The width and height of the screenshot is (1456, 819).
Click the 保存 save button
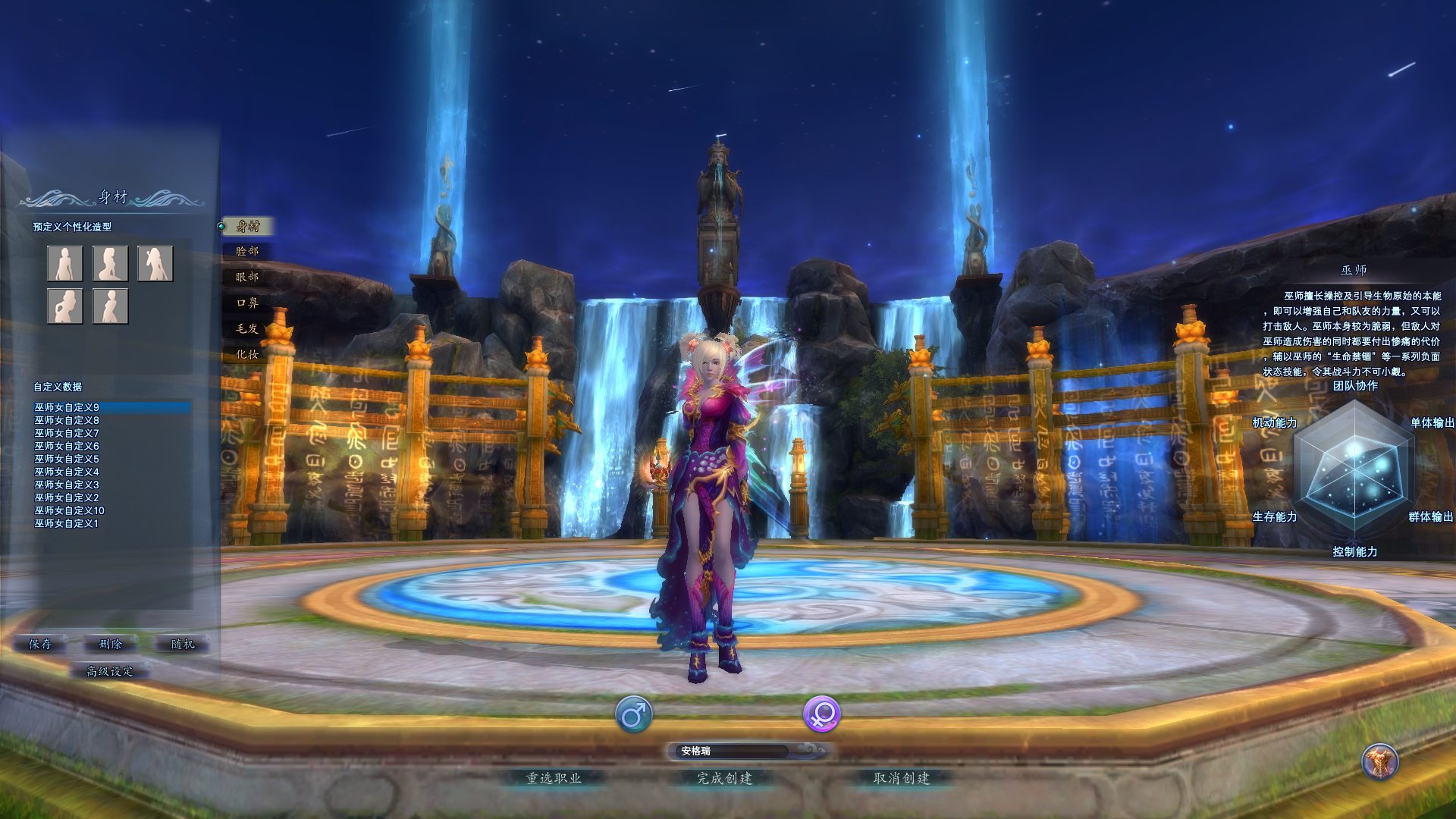pyautogui.click(x=40, y=644)
